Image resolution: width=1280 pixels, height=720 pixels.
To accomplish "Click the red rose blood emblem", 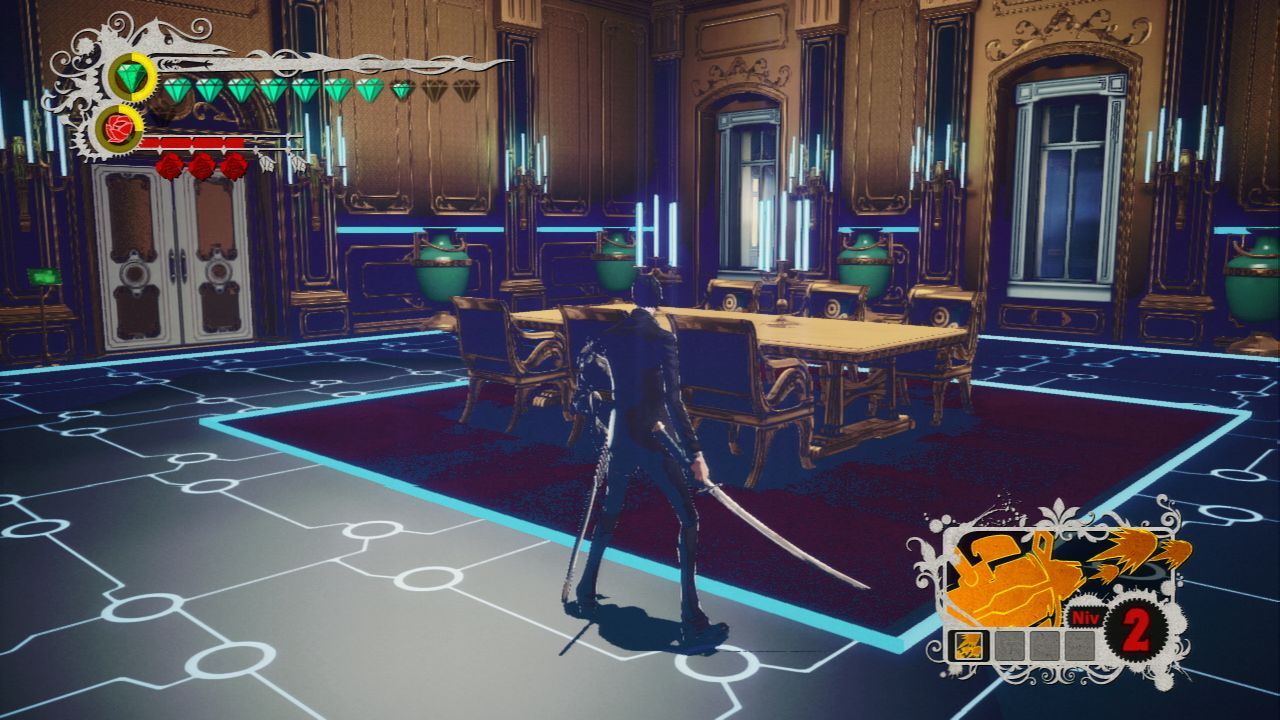I will pos(121,129).
